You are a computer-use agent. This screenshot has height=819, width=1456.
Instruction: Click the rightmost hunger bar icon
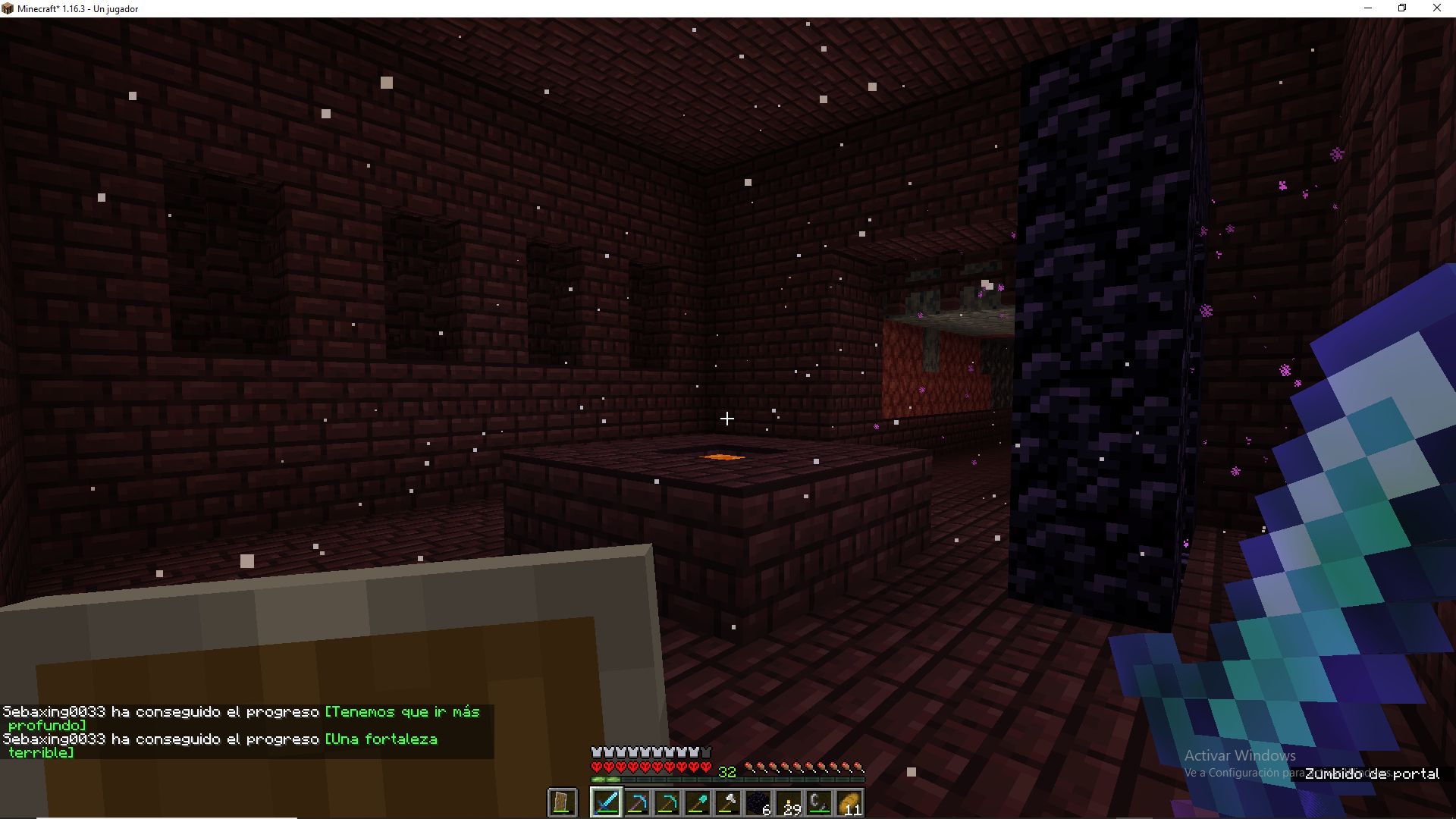point(858,767)
